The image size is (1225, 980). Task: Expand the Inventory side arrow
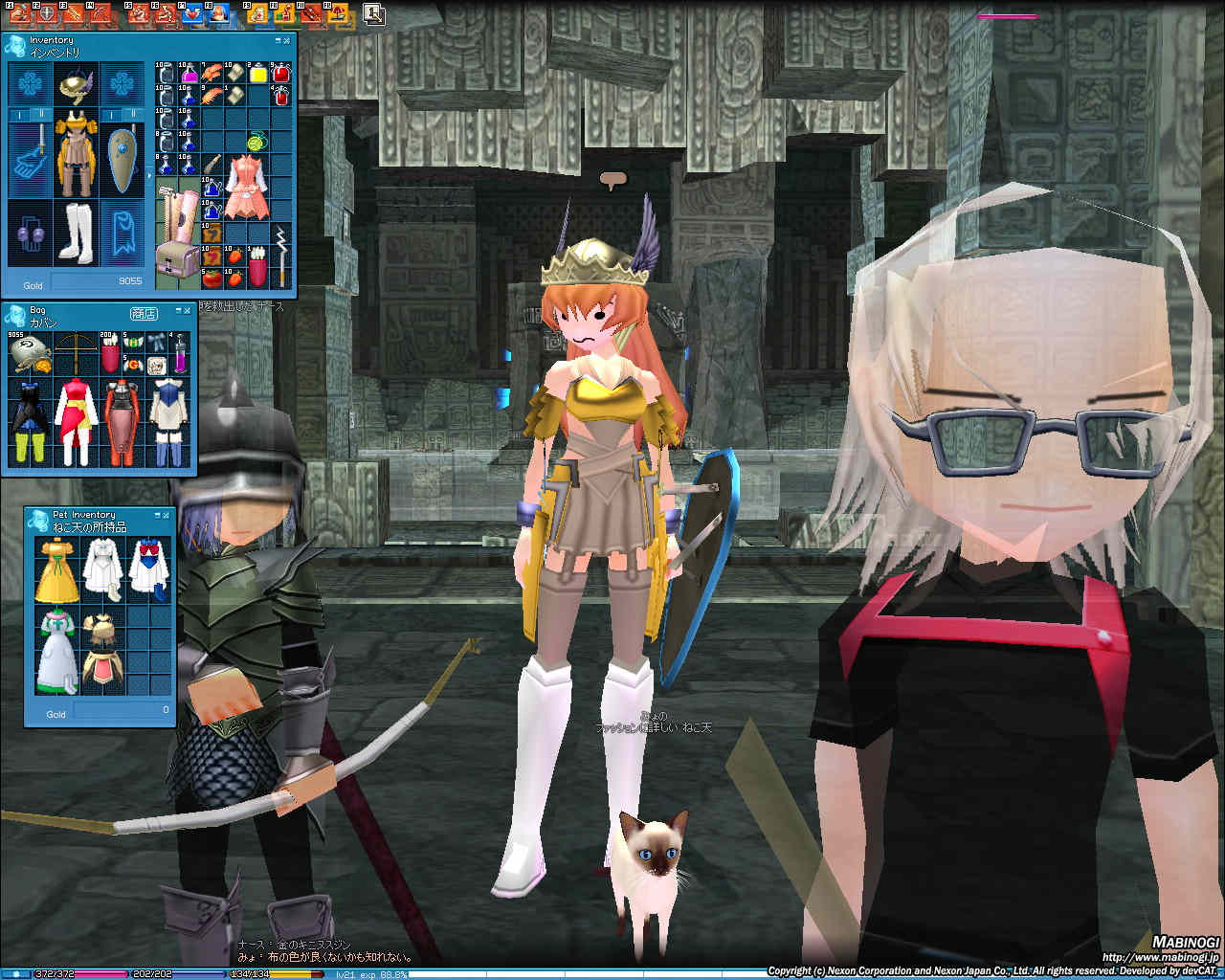(x=148, y=176)
